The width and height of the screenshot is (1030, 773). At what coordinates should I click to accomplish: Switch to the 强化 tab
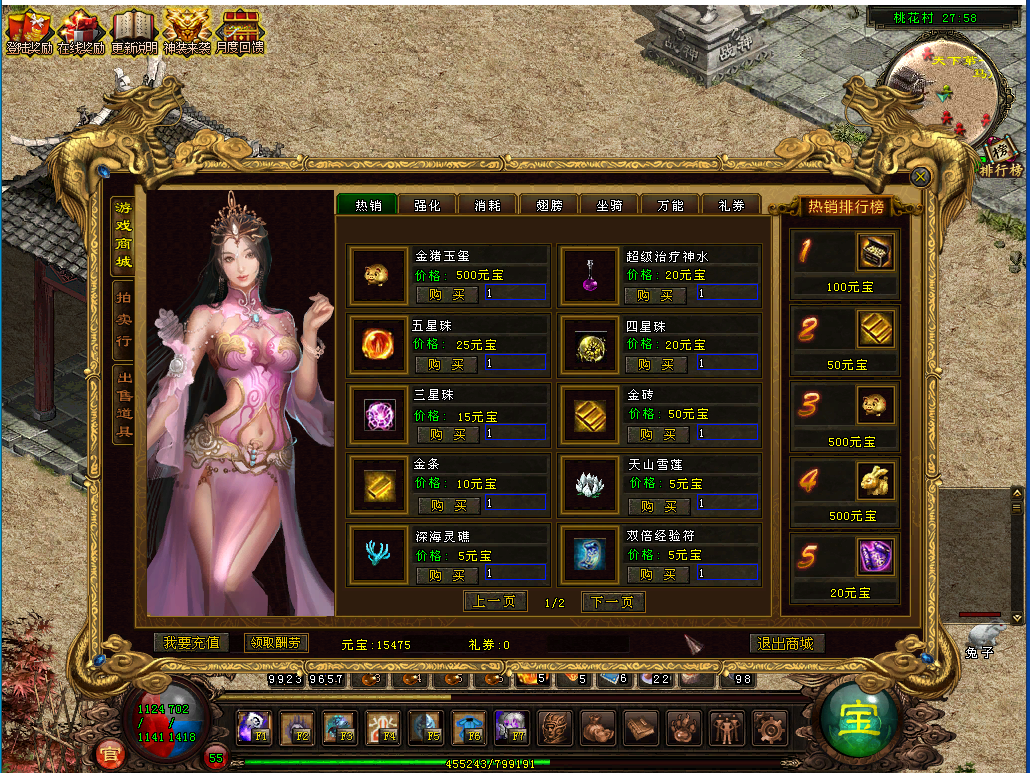click(x=427, y=205)
